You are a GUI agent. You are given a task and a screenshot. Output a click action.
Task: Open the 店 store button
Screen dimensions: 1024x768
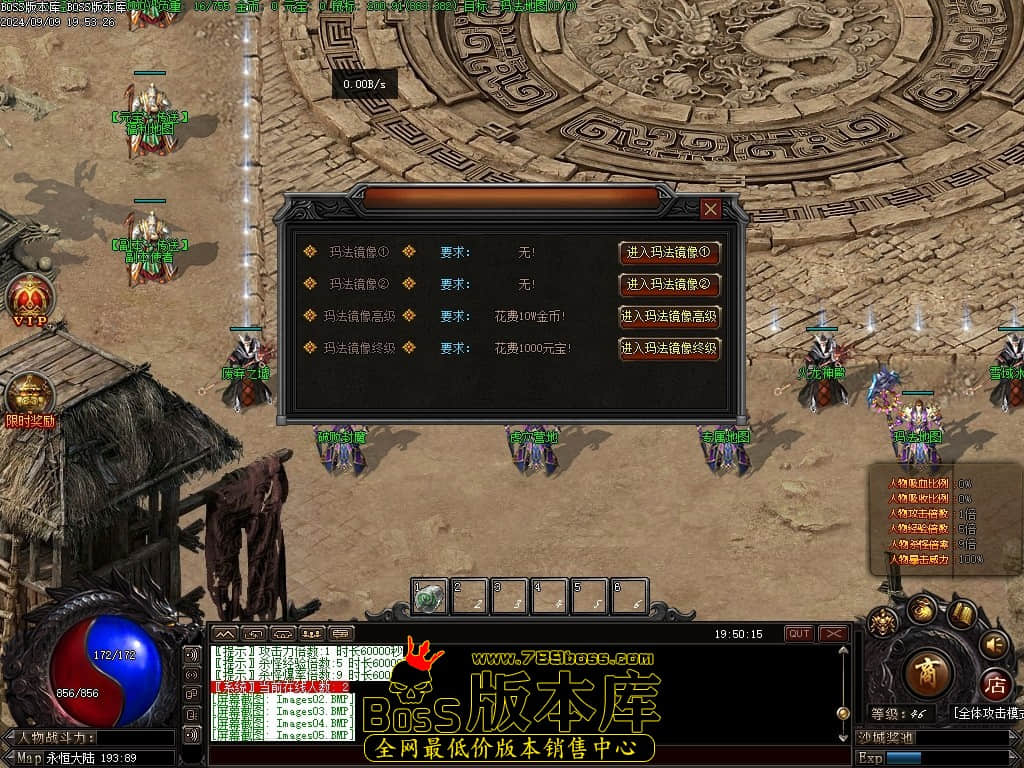tap(994, 685)
